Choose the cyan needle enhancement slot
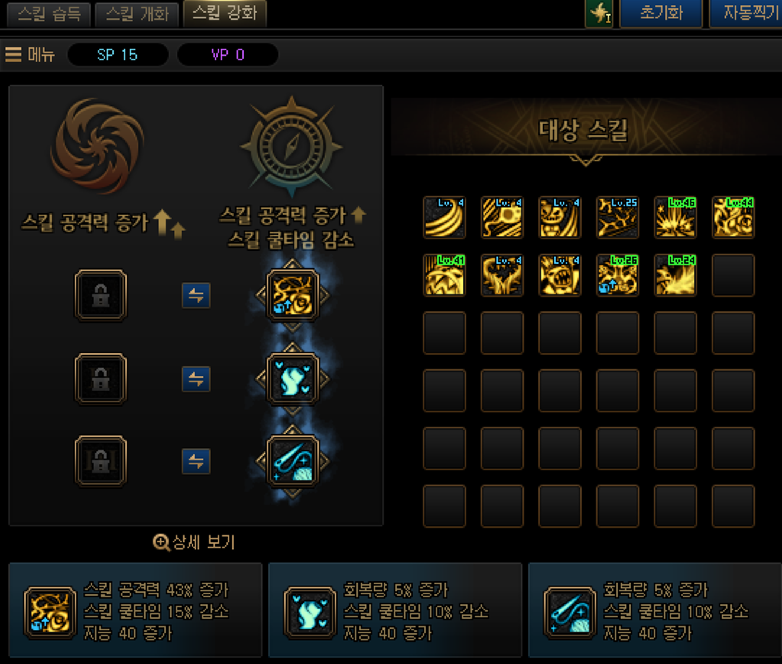Screen dimensions: 782x664 coord(292,461)
